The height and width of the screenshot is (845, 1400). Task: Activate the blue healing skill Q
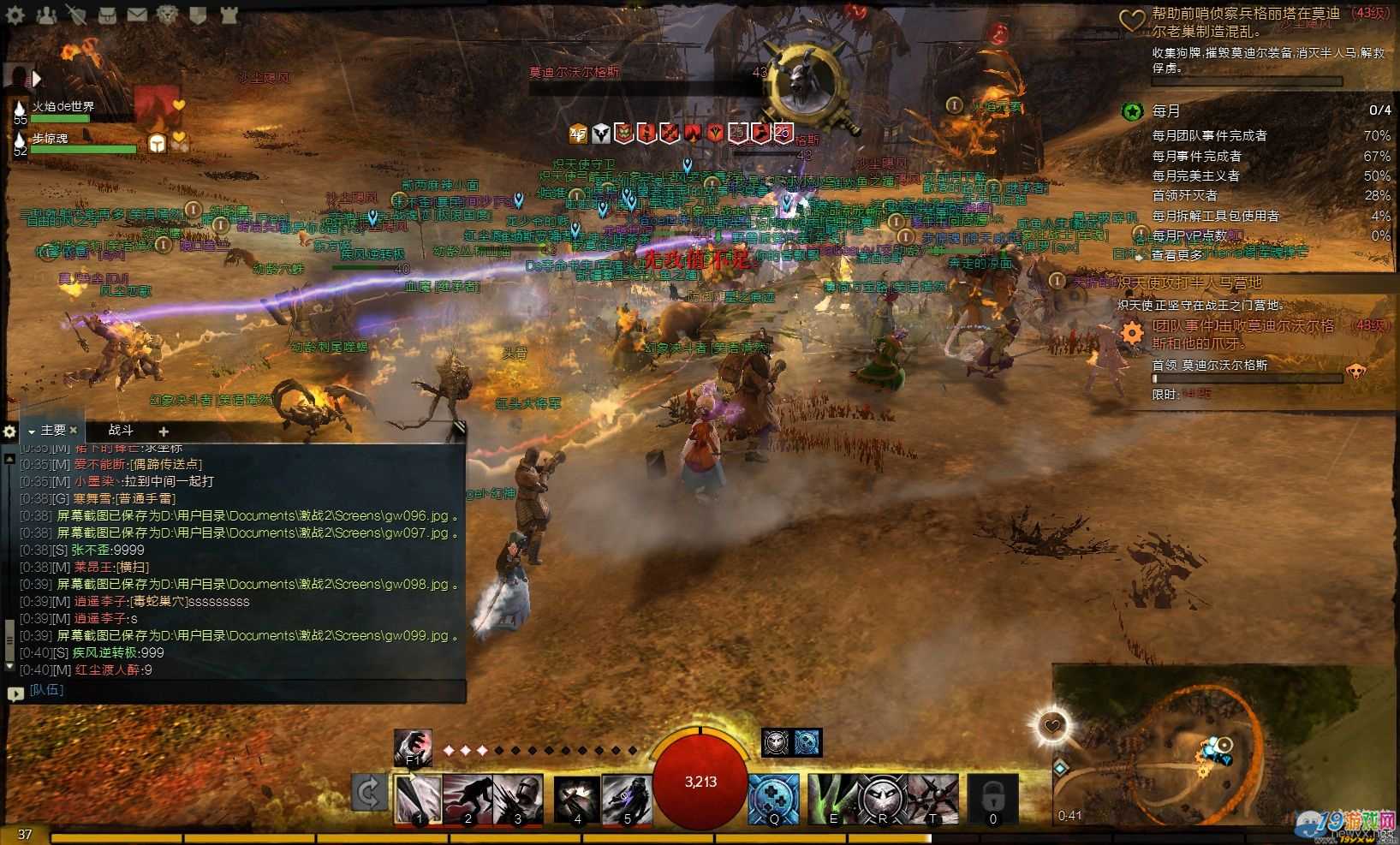coord(774,800)
